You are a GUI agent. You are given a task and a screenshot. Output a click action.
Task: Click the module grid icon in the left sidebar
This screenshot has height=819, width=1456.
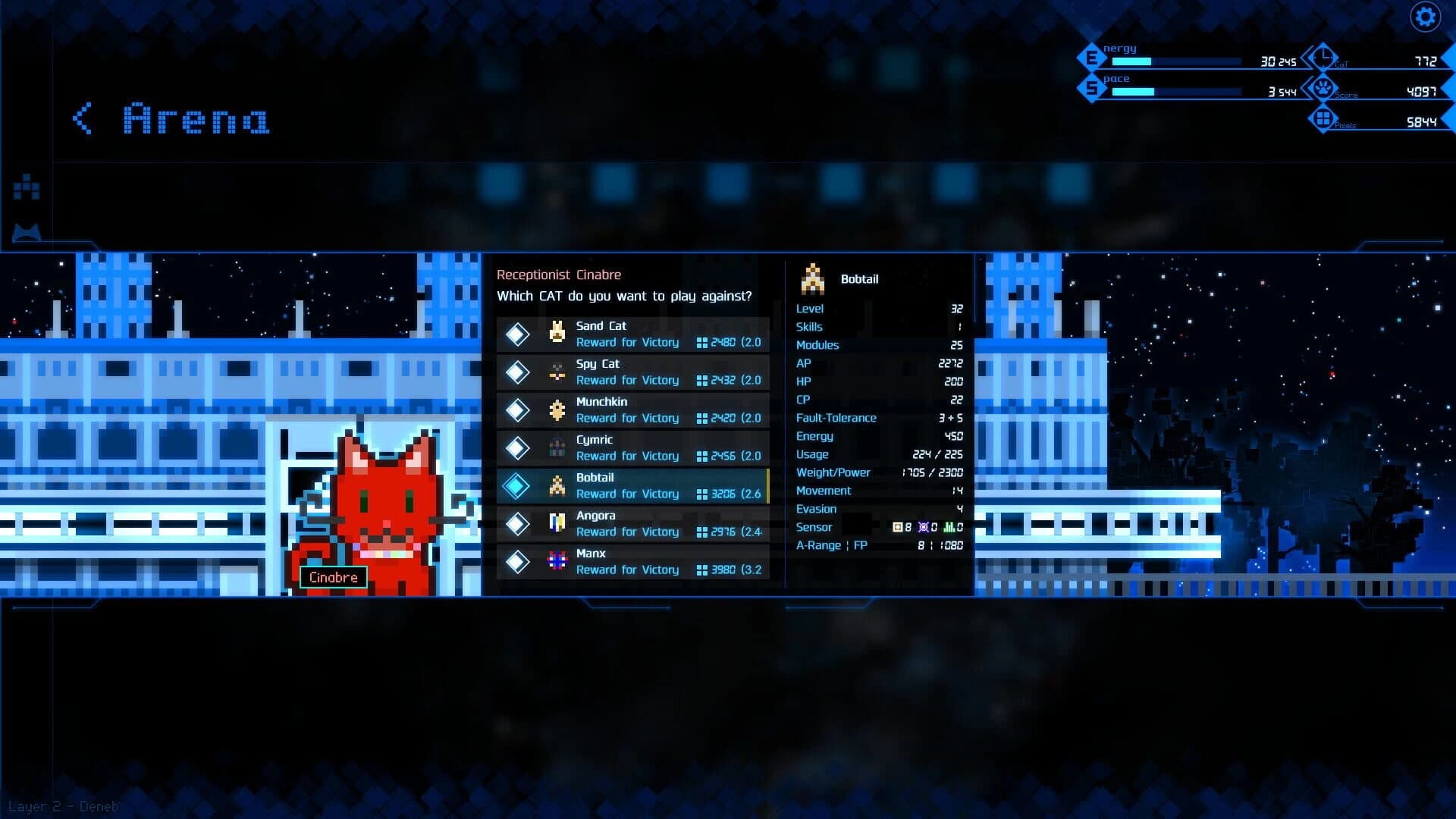click(x=25, y=186)
